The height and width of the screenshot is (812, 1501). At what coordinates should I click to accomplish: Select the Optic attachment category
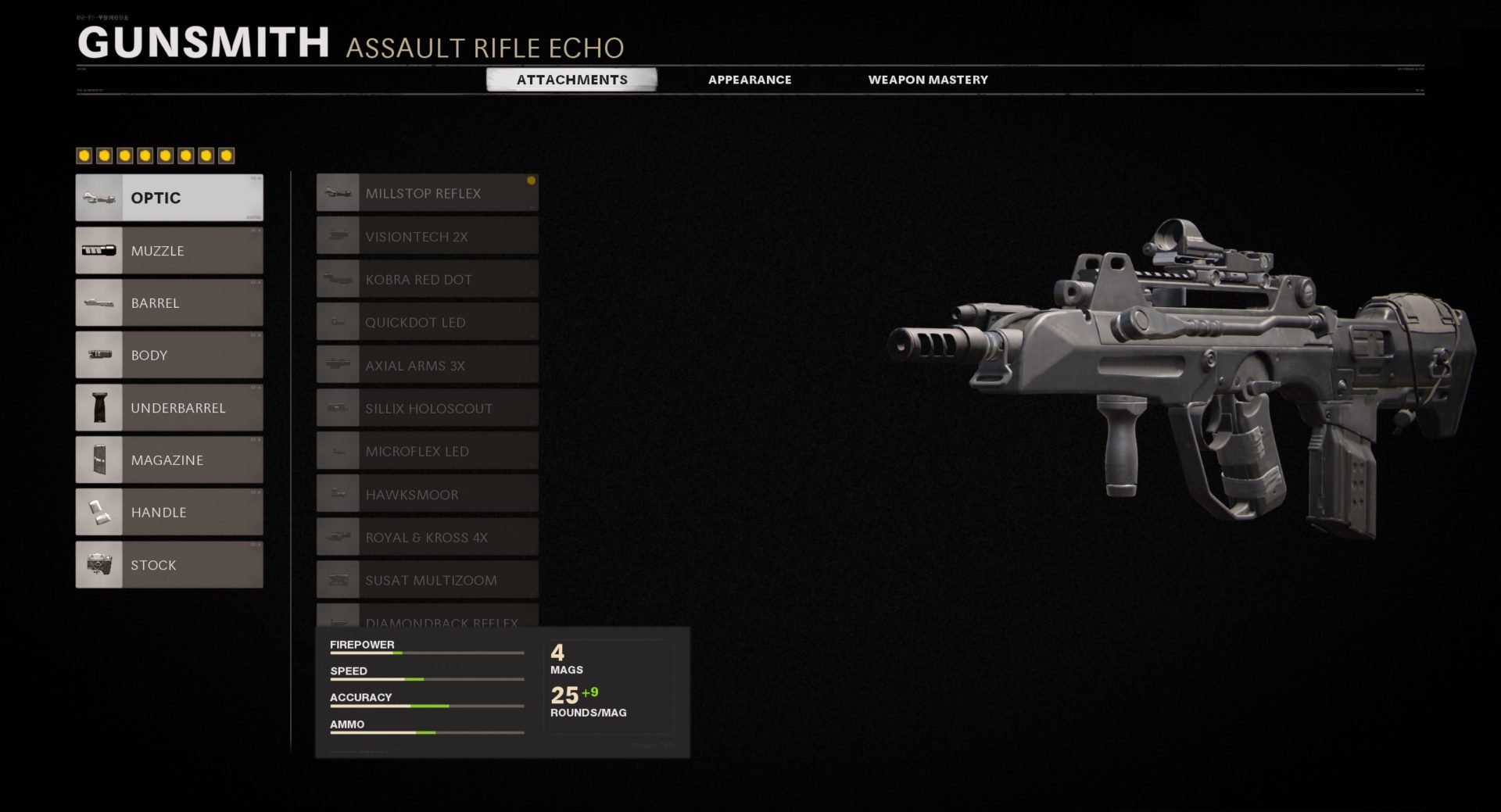[170, 198]
